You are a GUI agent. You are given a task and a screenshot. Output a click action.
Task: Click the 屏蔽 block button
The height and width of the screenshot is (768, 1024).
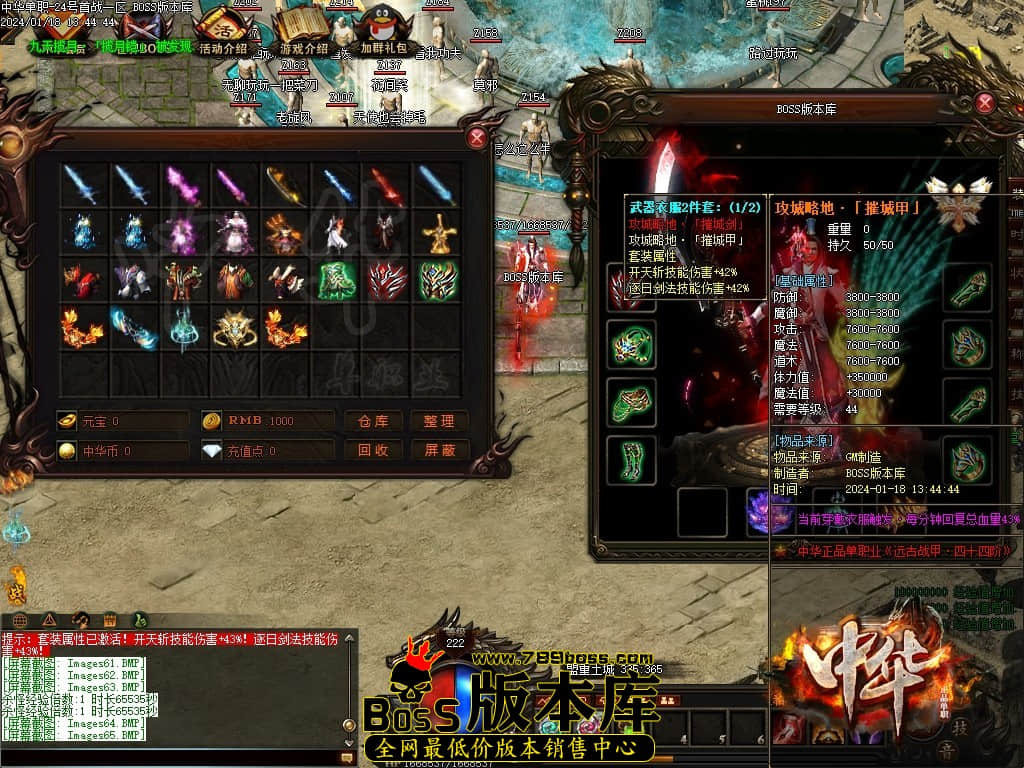tap(439, 451)
